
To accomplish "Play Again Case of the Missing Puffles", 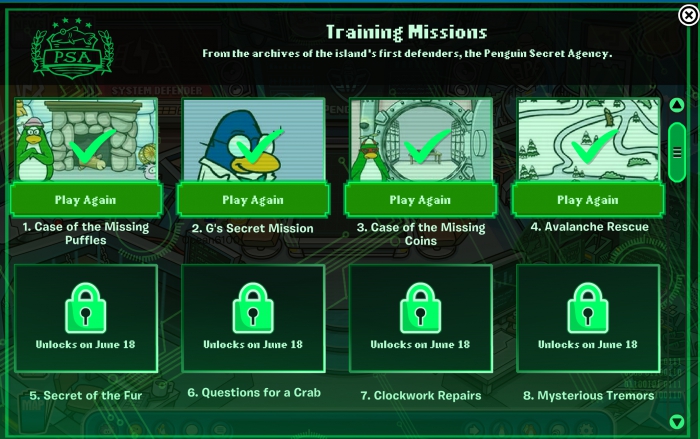I will (x=85, y=200).
